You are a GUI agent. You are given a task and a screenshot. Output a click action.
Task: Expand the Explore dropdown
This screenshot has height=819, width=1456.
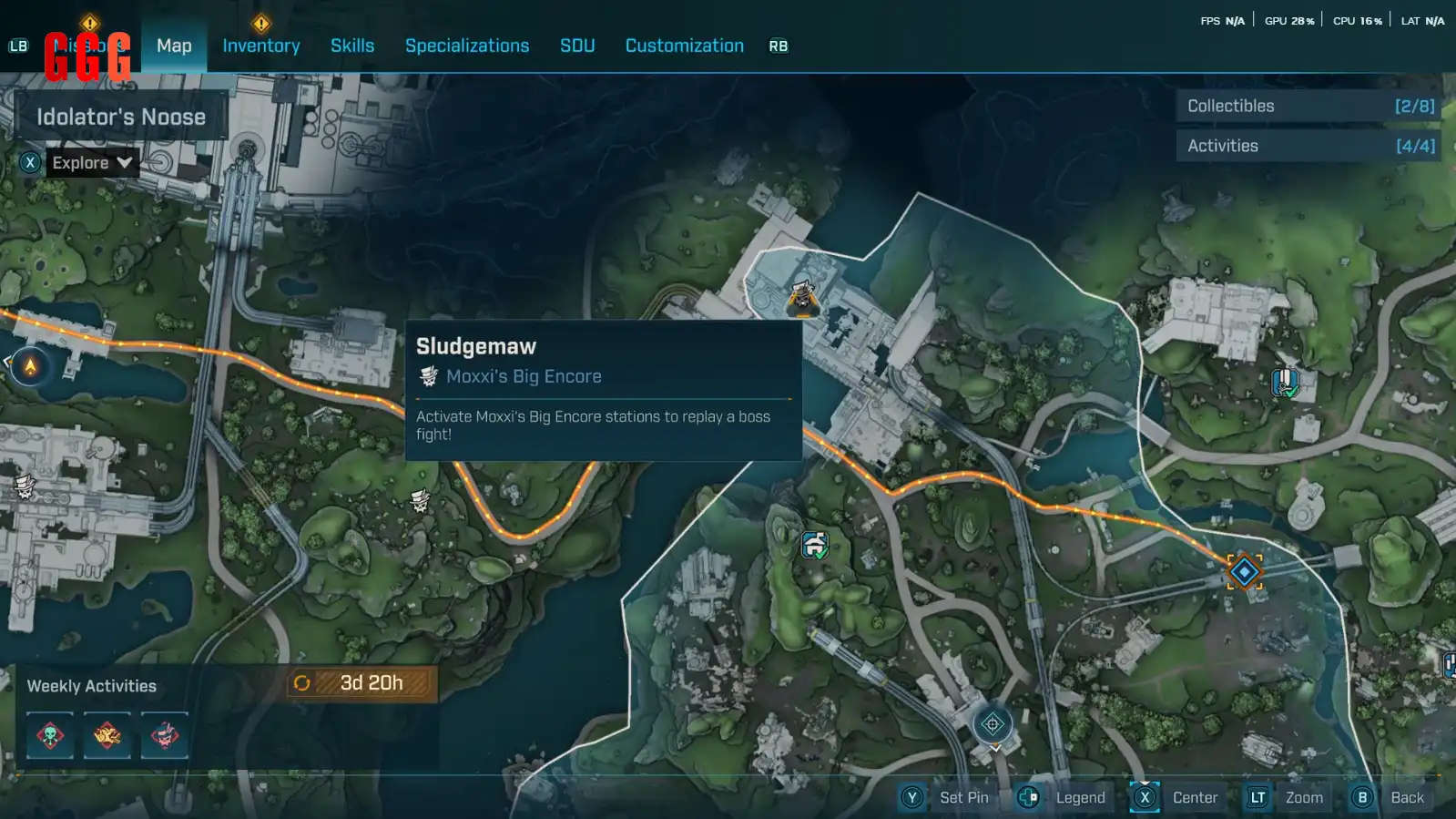click(92, 163)
